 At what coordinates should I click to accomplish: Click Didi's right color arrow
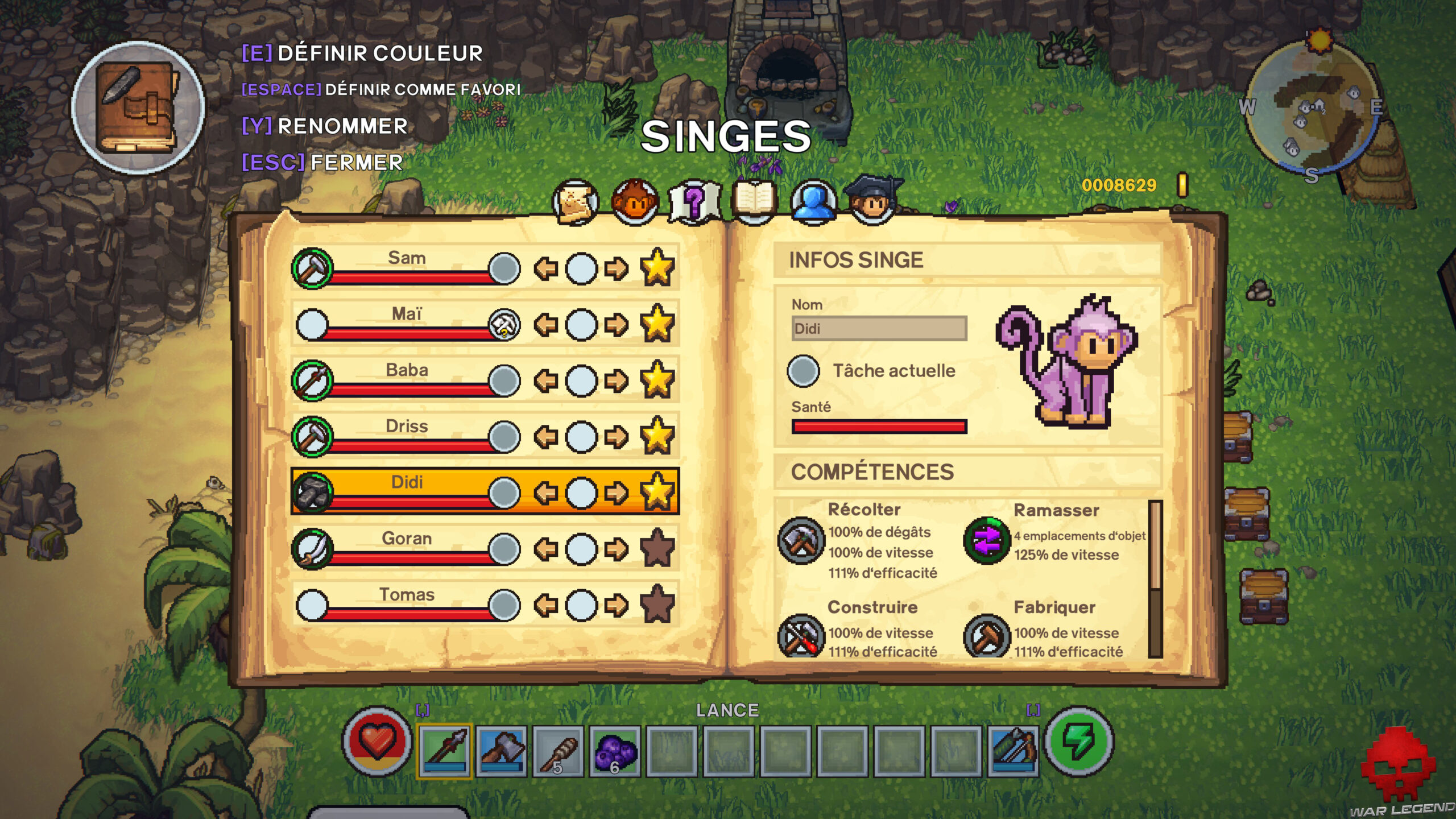[x=616, y=493]
